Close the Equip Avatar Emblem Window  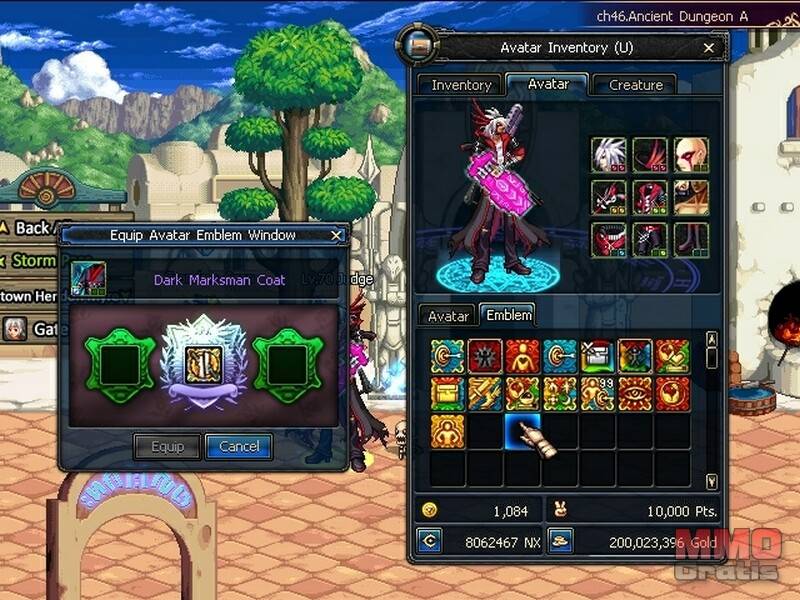pos(337,236)
